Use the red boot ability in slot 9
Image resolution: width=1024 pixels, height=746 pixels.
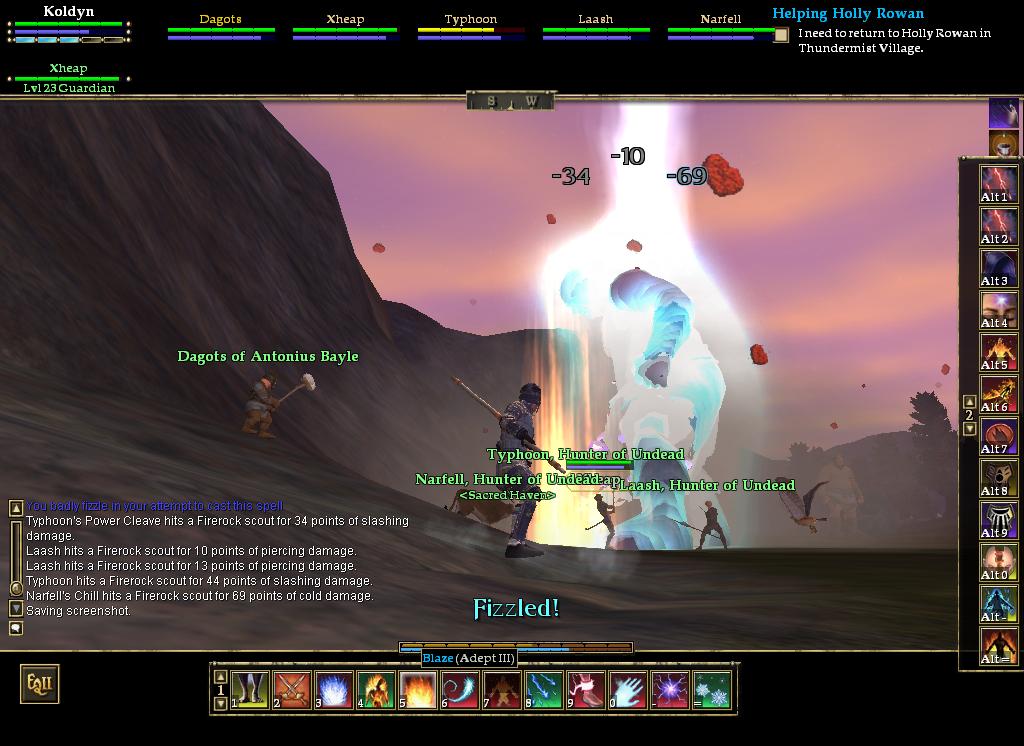(585, 690)
